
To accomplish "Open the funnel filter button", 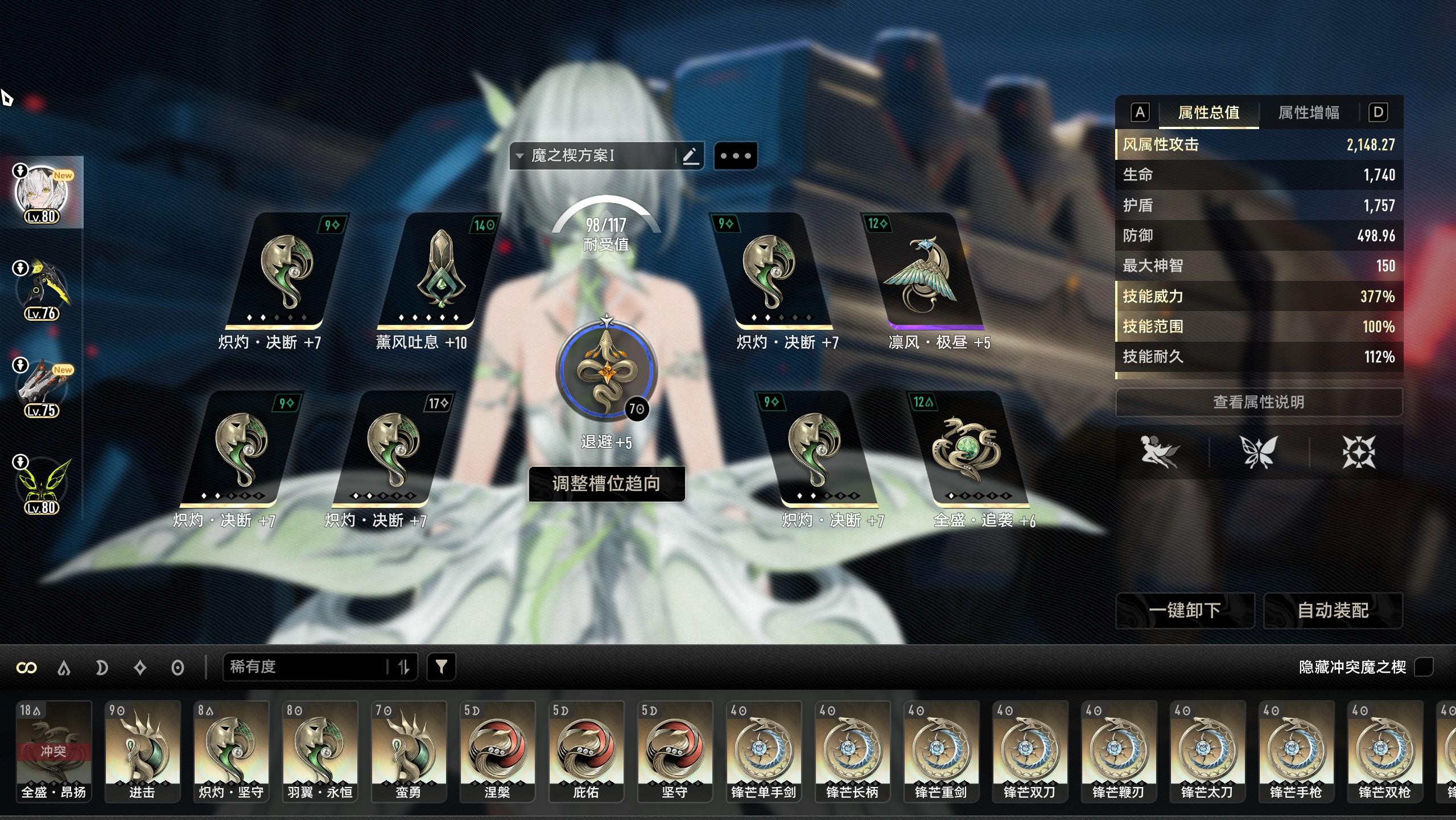I will 441,666.
